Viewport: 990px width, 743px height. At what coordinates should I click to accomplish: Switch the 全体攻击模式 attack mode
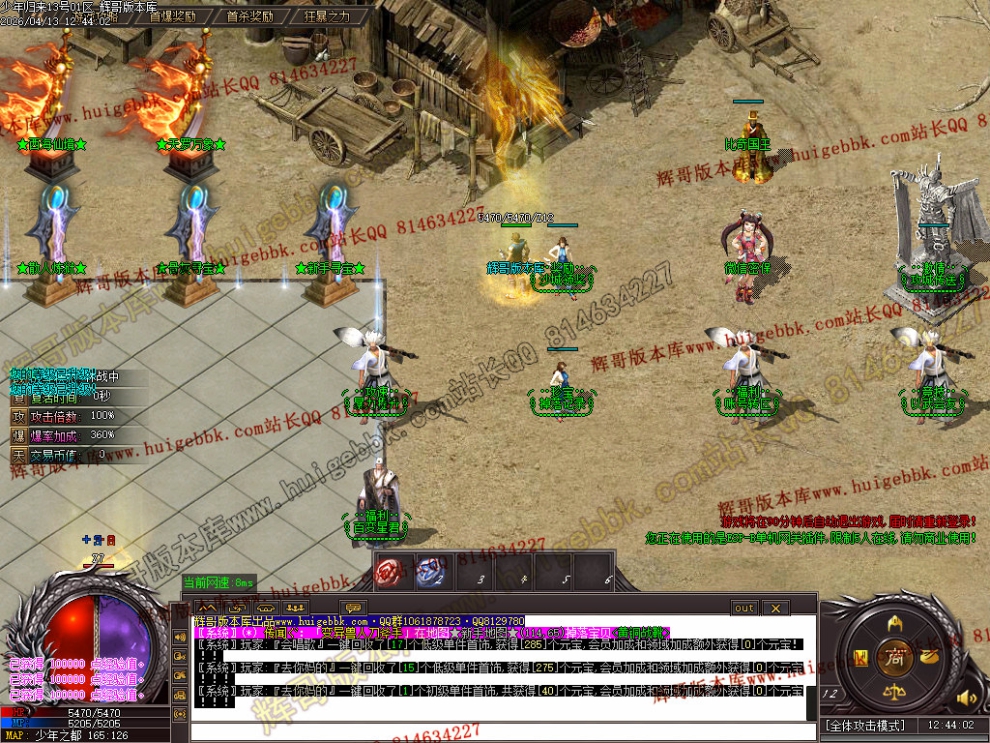[x=863, y=725]
